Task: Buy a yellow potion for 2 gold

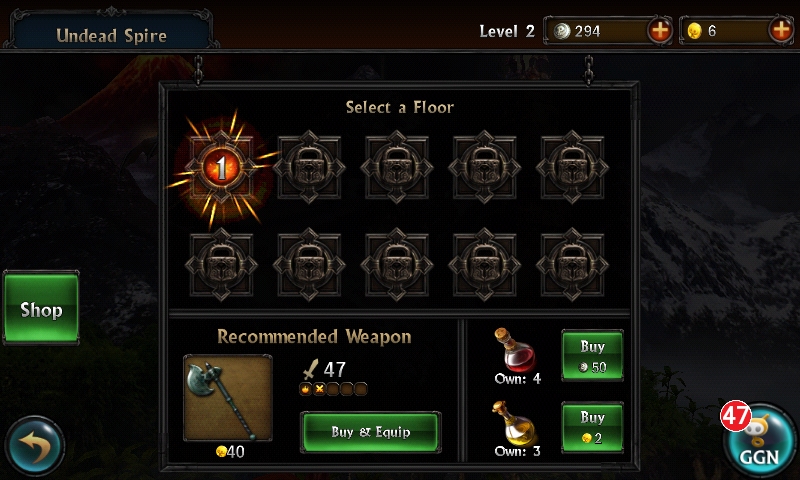Action: 592,427
